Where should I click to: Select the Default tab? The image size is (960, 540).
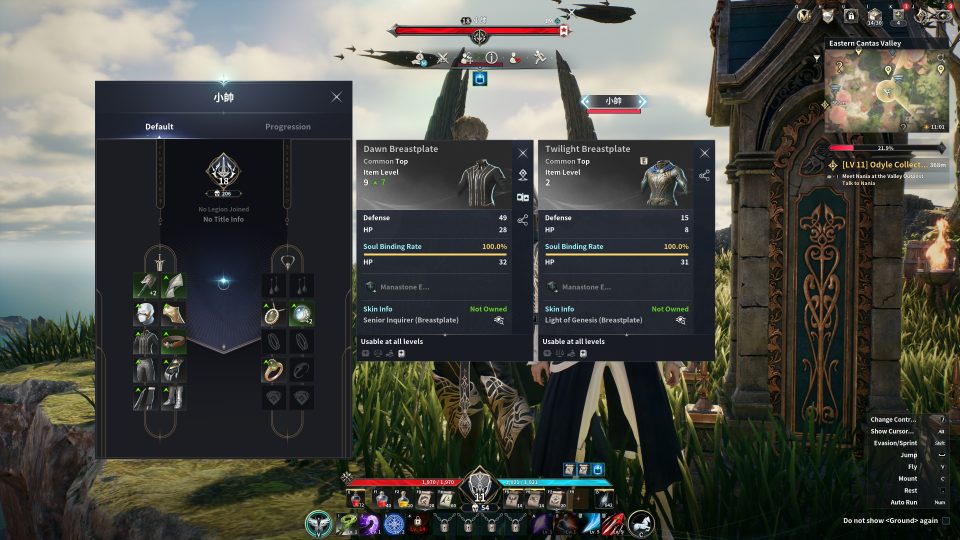pyautogui.click(x=159, y=127)
